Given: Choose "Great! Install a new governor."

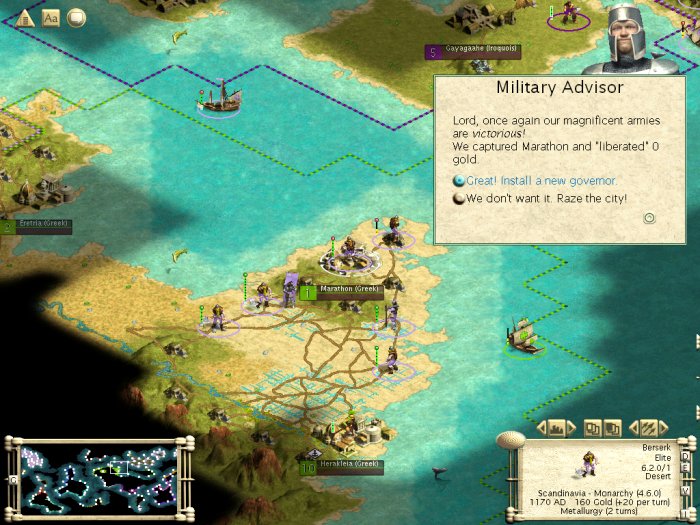Looking at the screenshot, I should [x=541, y=181].
